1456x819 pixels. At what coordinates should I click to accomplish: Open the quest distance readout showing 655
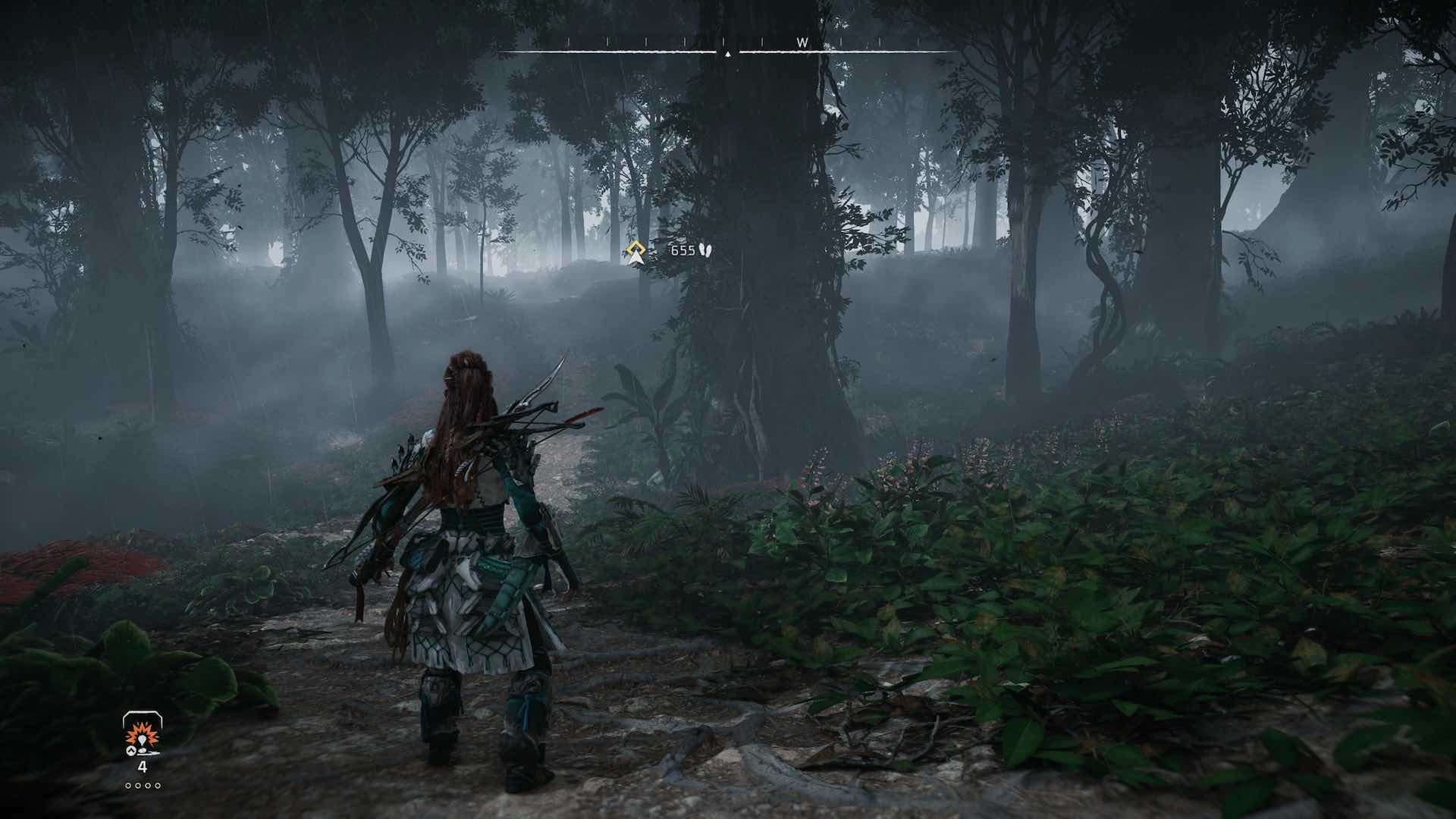click(x=682, y=250)
